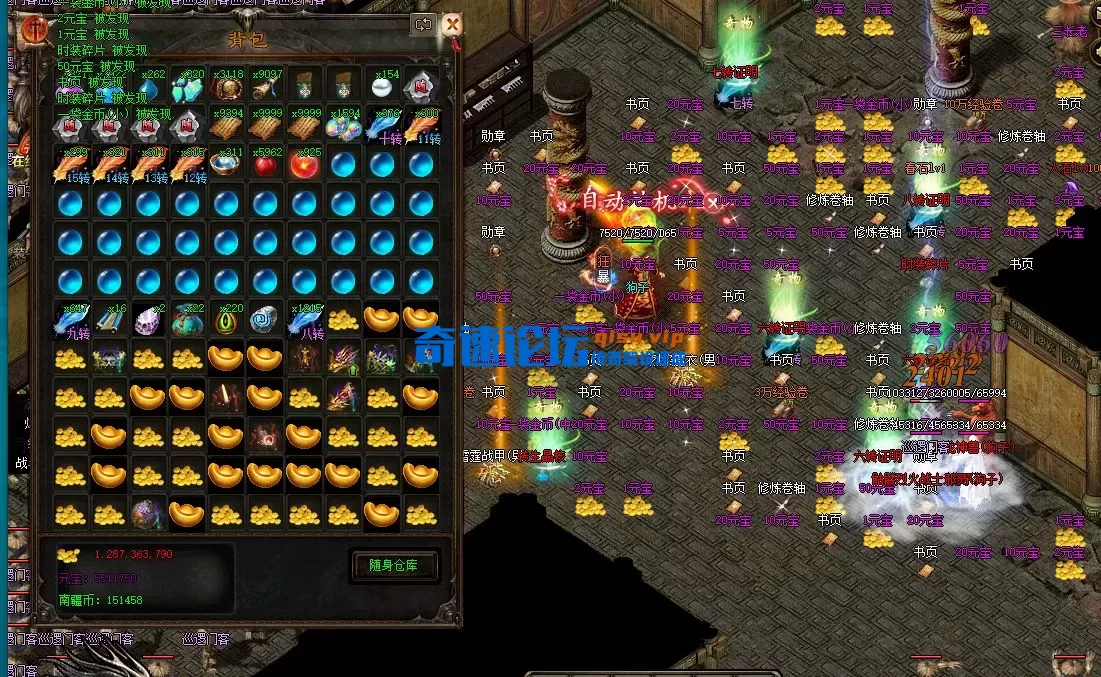
Task: Select the 15转 feather item
Action: click(70, 165)
